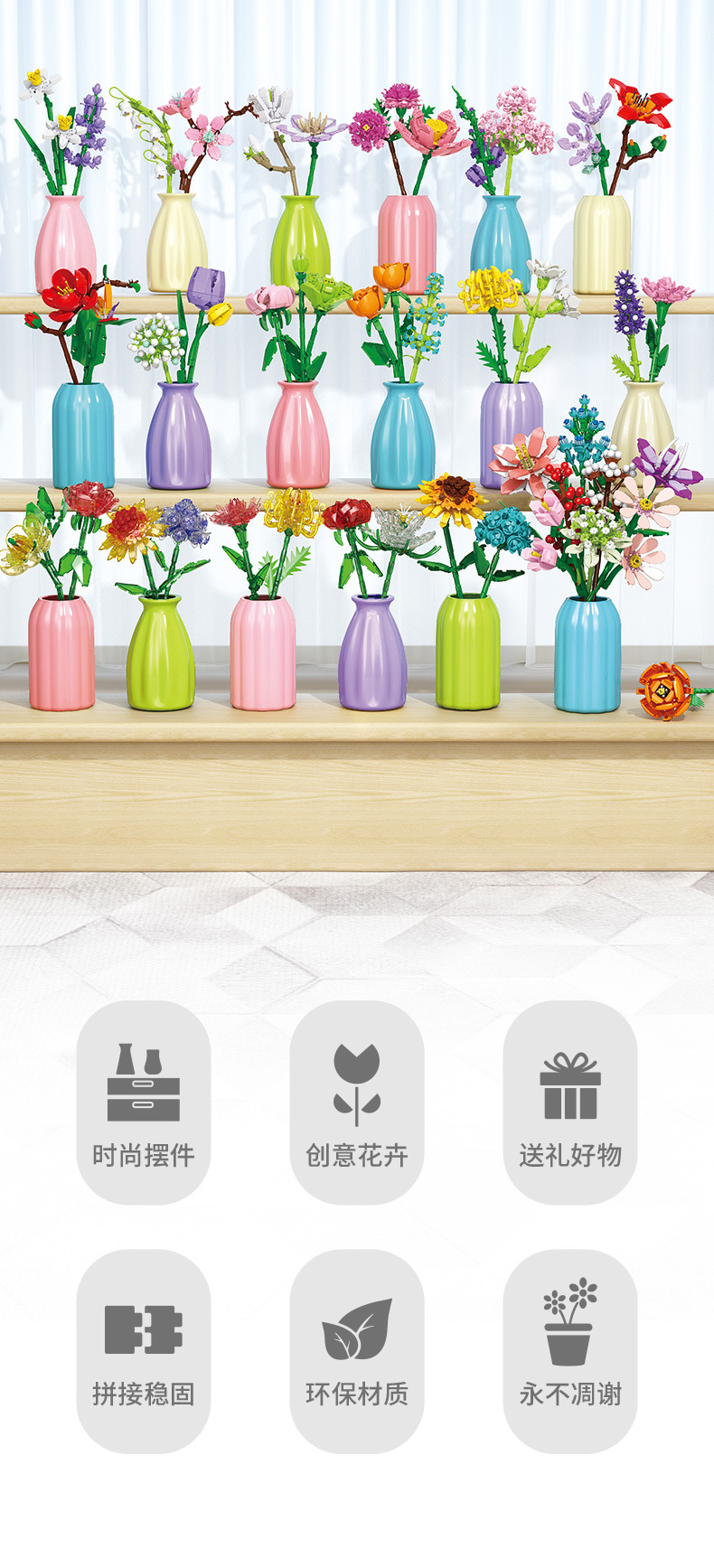Open the 送礼好物 gift box tile
Viewport: 714px width, 1568px height.
click(x=570, y=1103)
